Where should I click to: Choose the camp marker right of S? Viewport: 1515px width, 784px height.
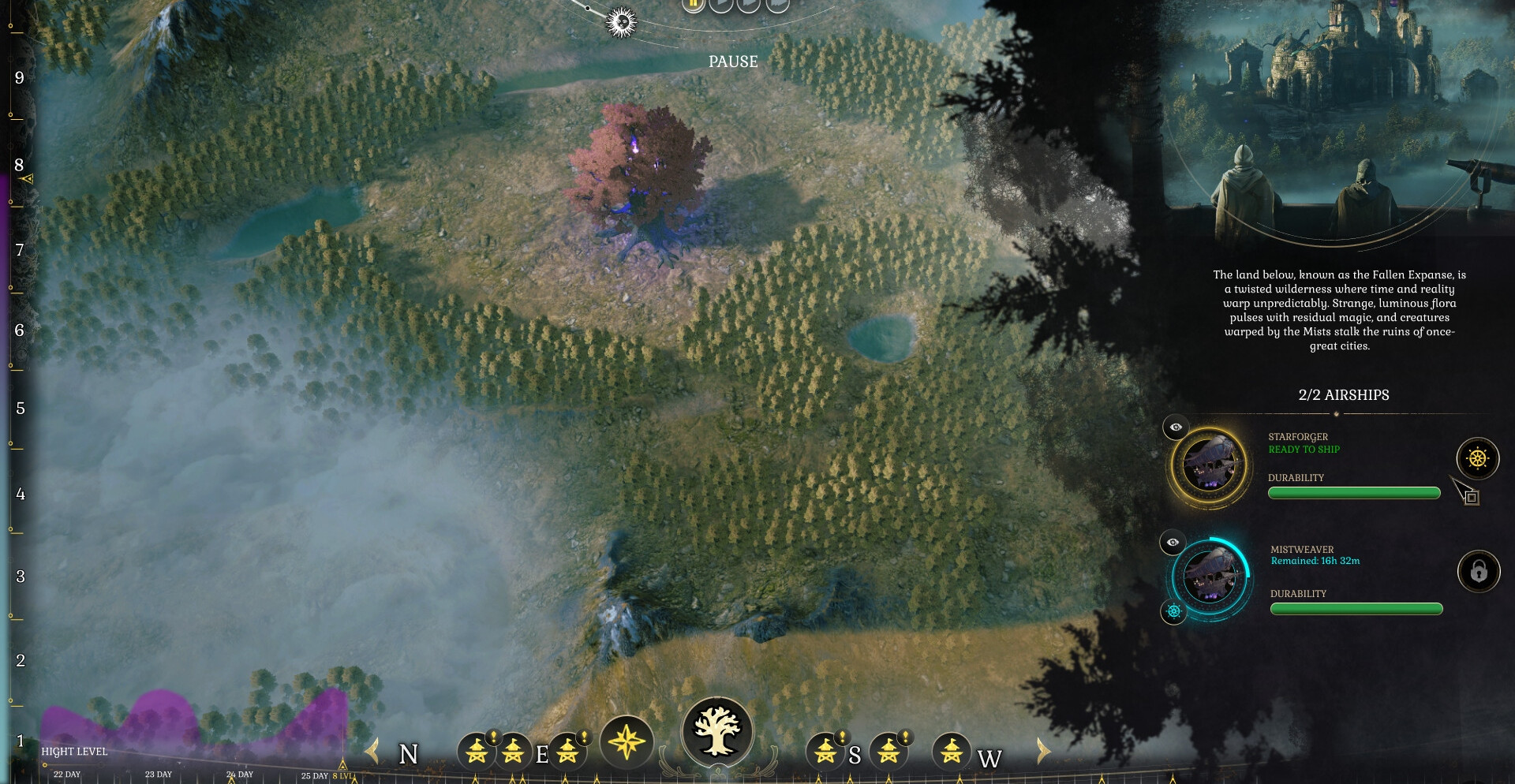click(x=889, y=750)
